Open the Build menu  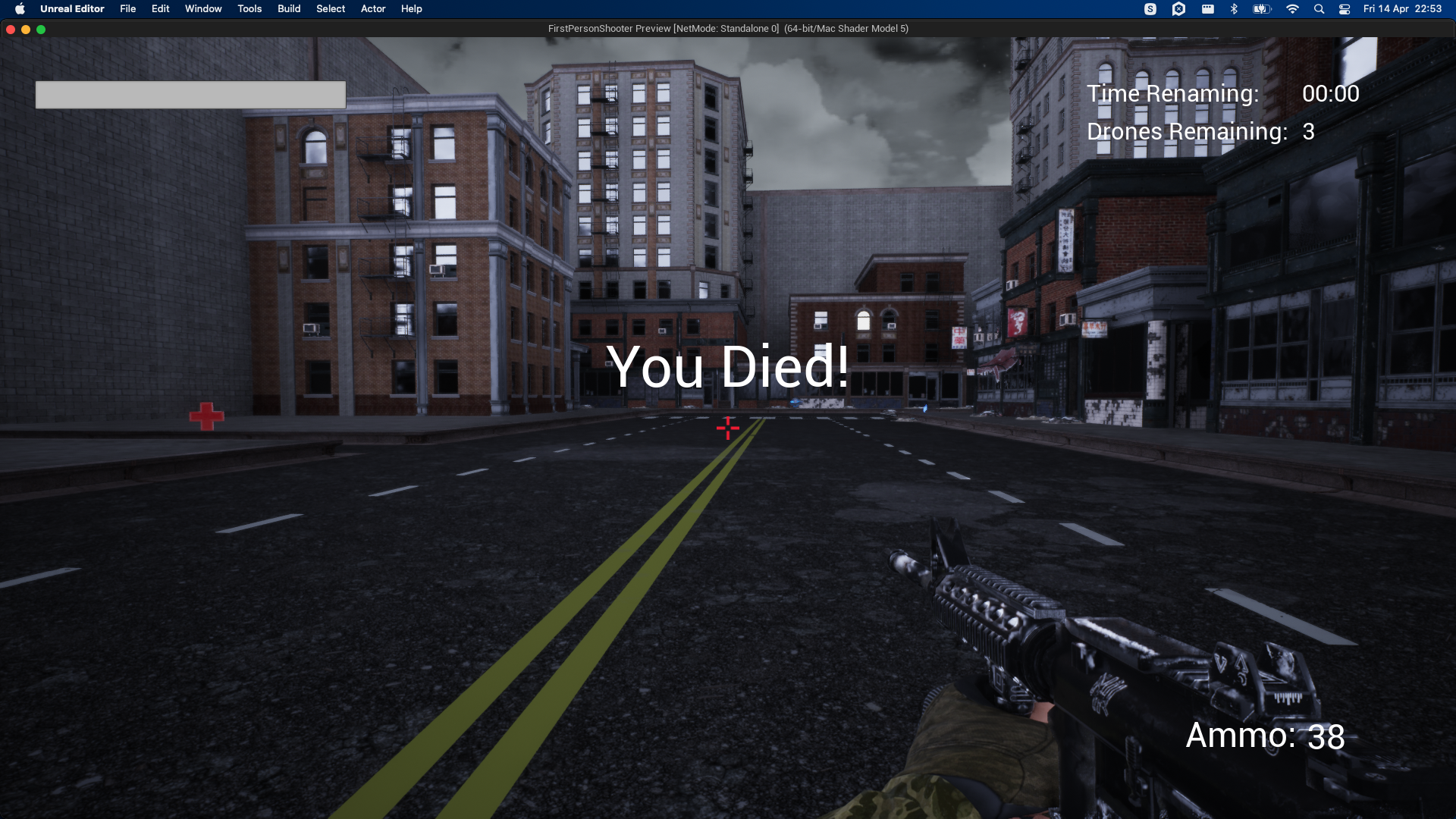pos(288,8)
